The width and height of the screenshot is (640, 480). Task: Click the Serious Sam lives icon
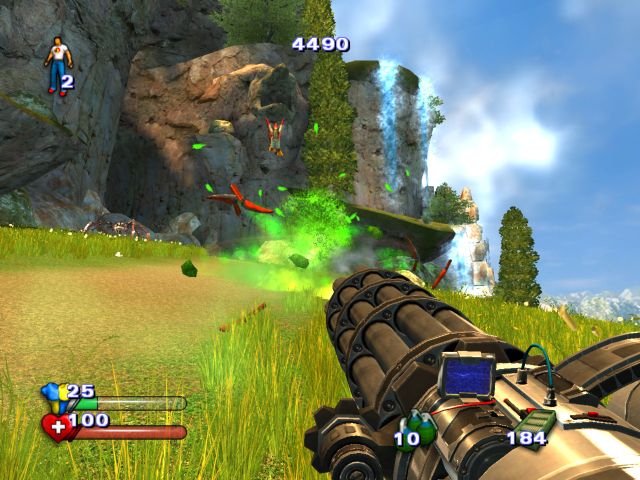click(58, 64)
